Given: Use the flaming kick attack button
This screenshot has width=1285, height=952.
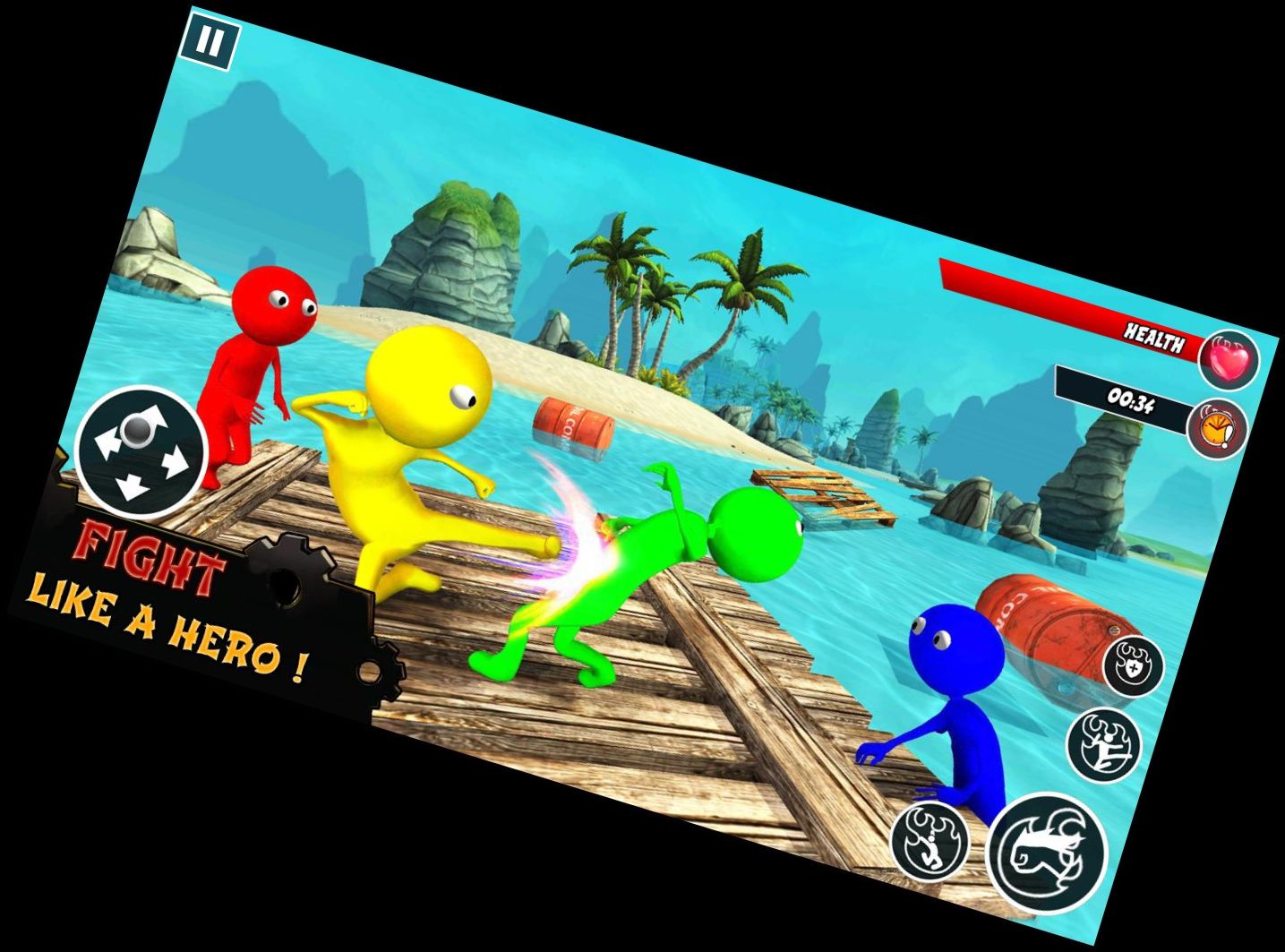Looking at the screenshot, I should (x=1104, y=745).
